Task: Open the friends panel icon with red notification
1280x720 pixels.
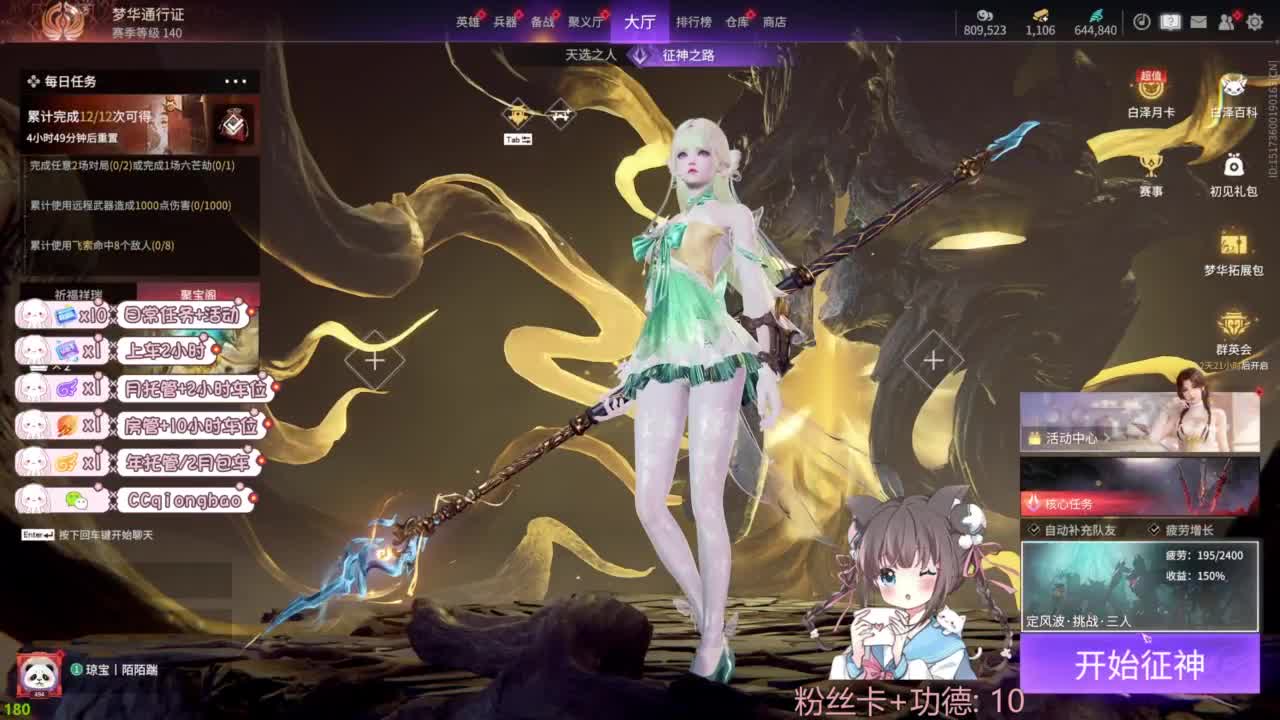Action: [x=1226, y=21]
